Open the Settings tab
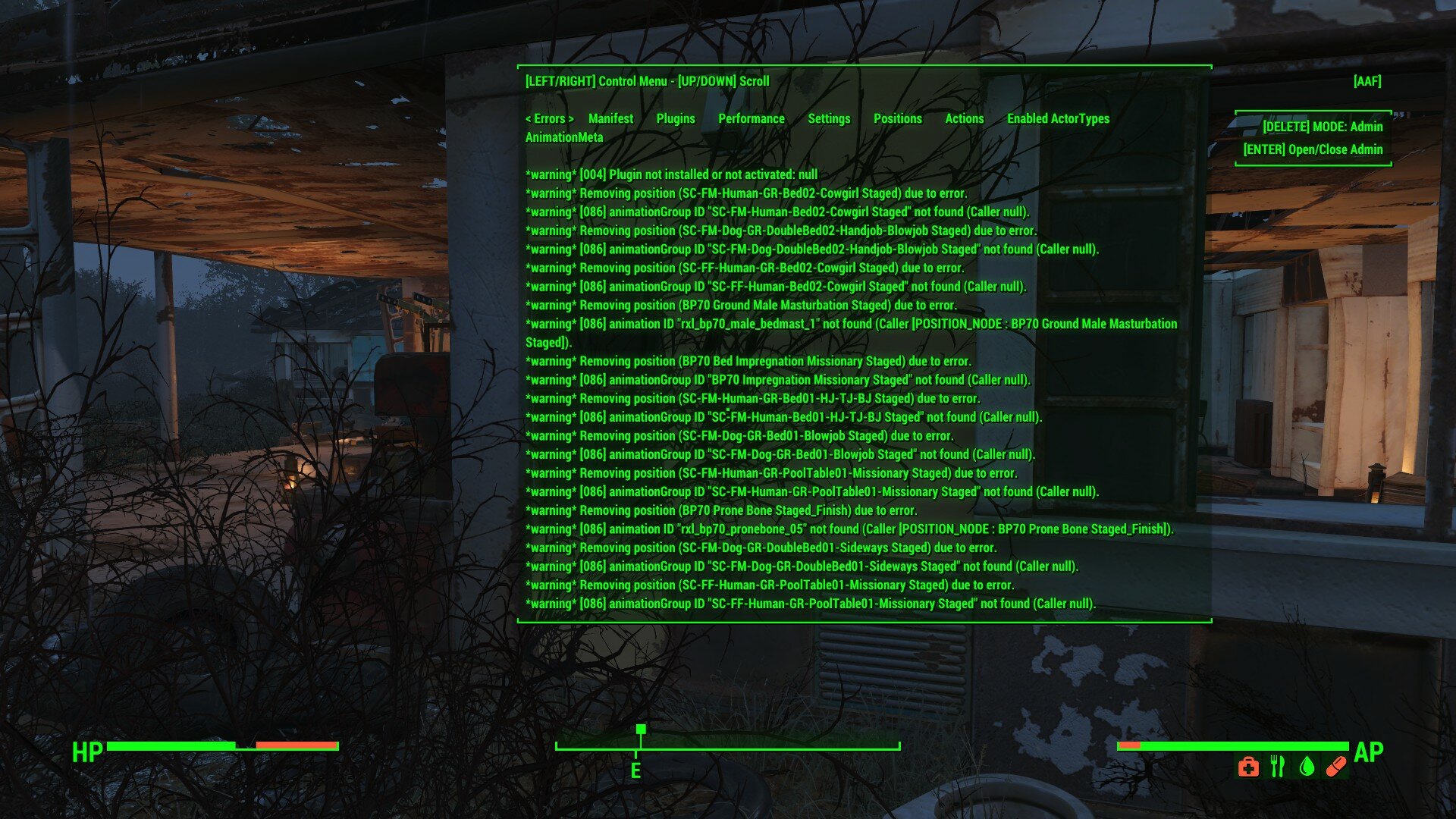1456x819 pixels. (830, 118)
